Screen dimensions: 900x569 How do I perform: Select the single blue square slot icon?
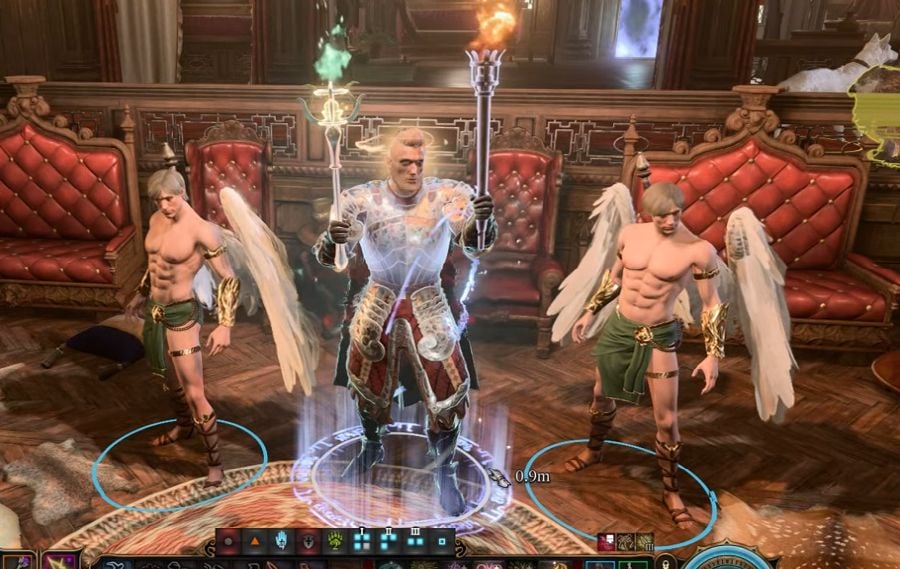point(441,541)
